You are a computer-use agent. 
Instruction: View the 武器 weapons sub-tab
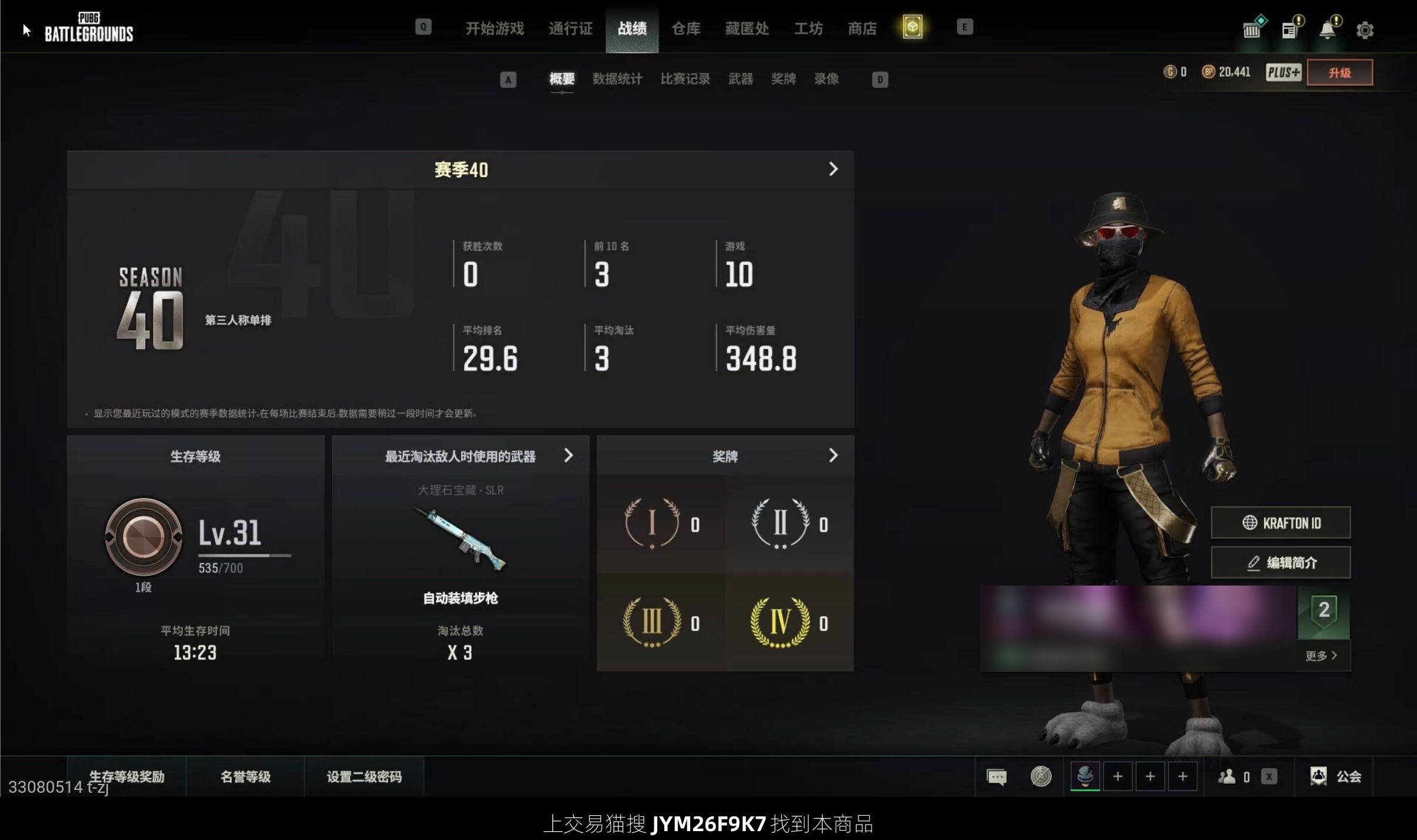pyautogui.click(x=740, y=79)
